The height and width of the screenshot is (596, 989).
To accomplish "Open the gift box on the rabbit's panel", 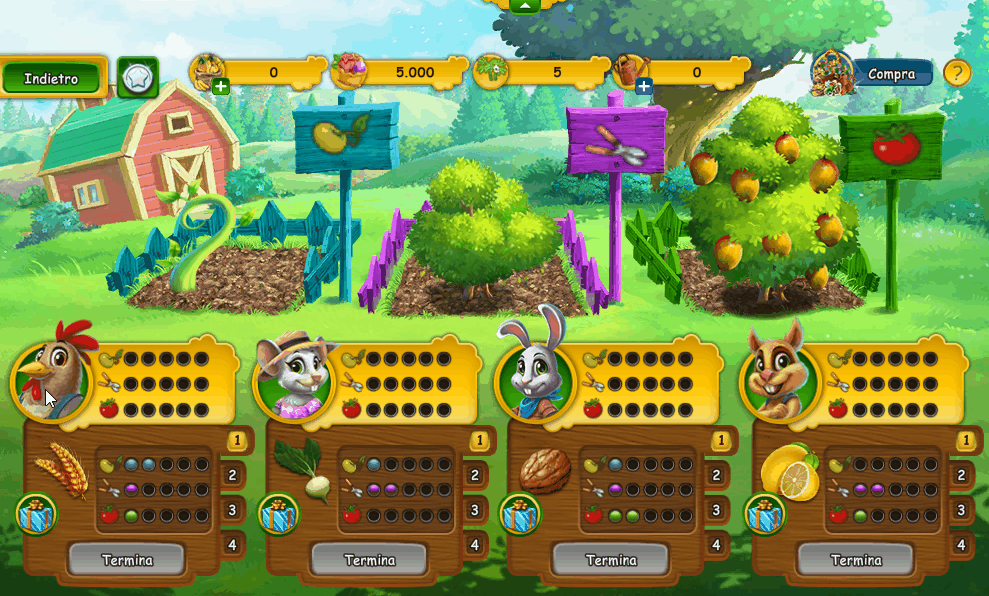I will (x=521, y=516).
